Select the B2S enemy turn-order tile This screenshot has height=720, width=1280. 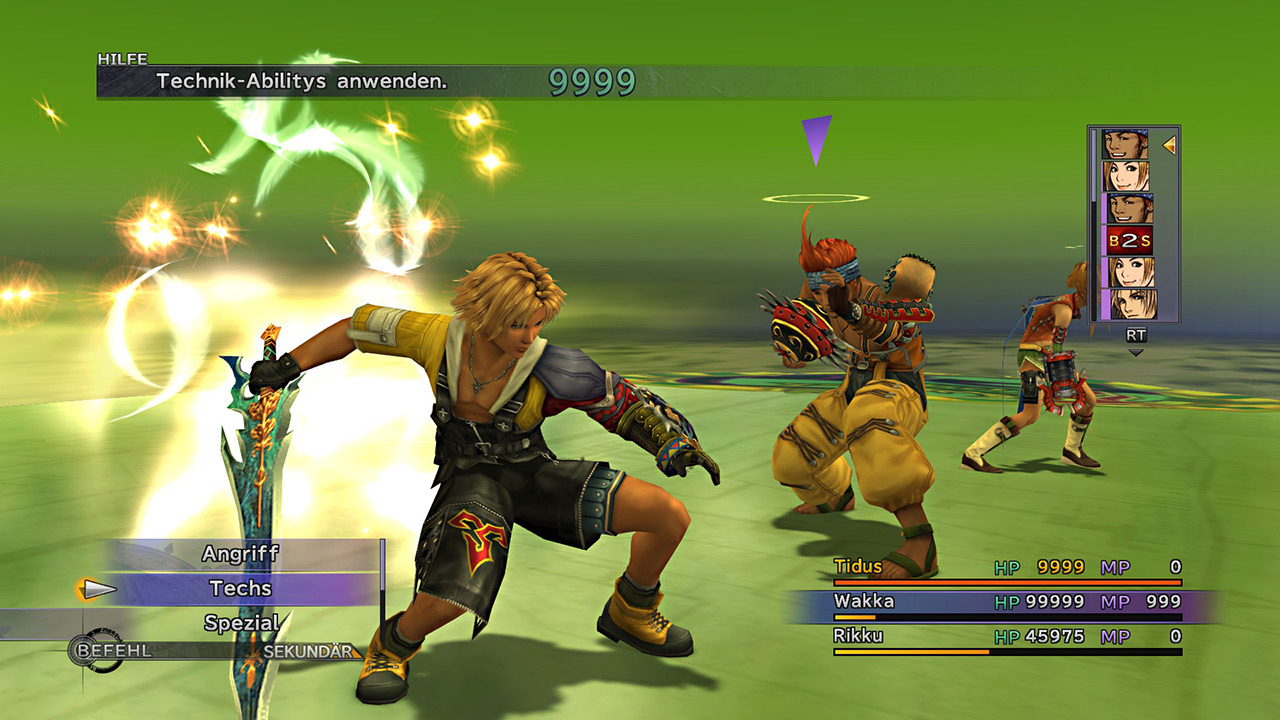pos(1129,240)
